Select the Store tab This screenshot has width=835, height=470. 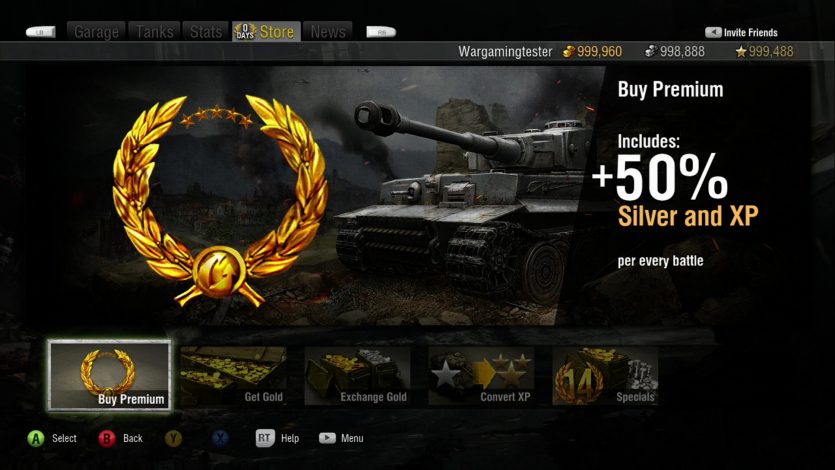pos(266,32)
